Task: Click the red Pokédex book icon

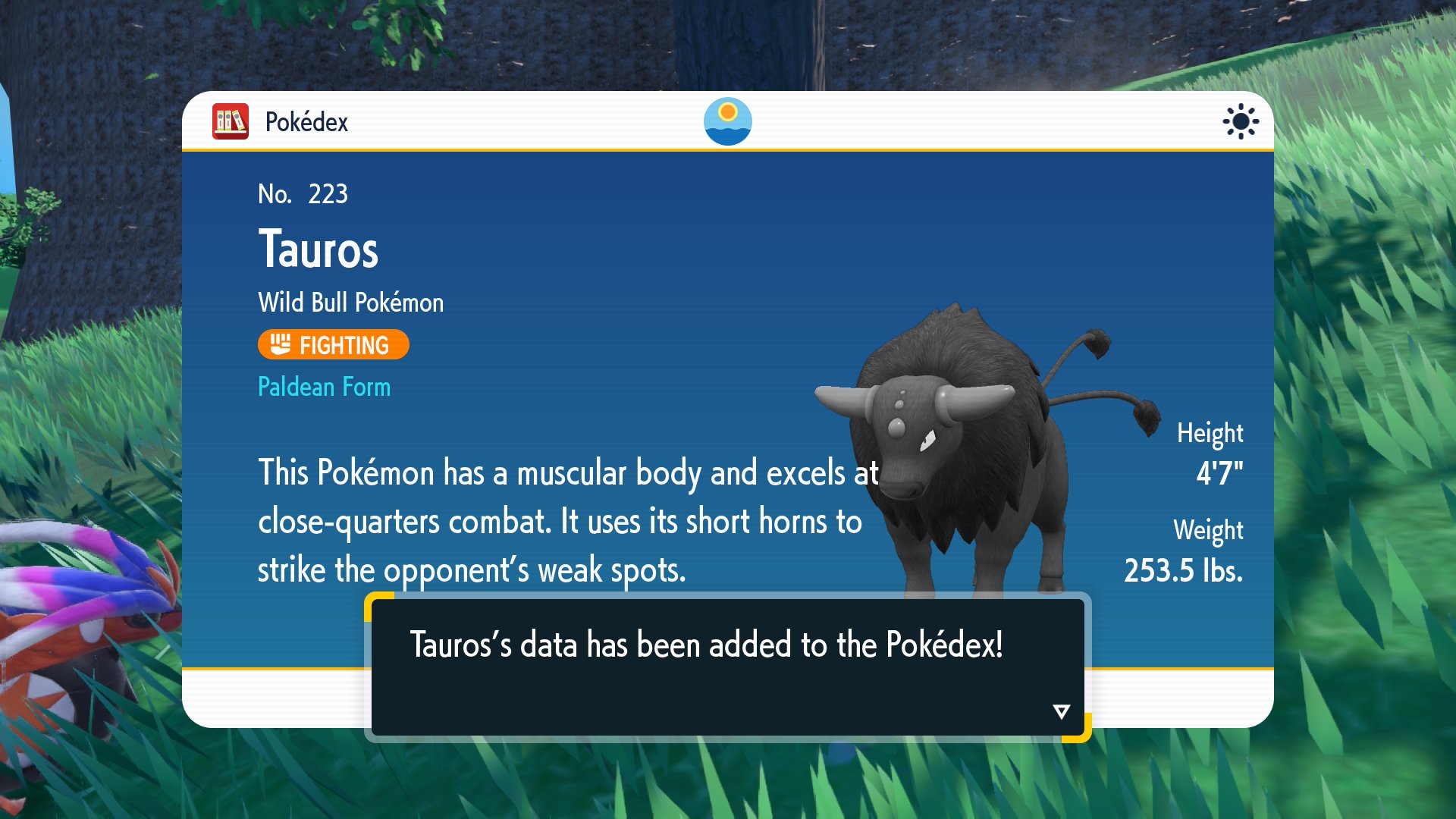Action: click(x=231, y=121)
